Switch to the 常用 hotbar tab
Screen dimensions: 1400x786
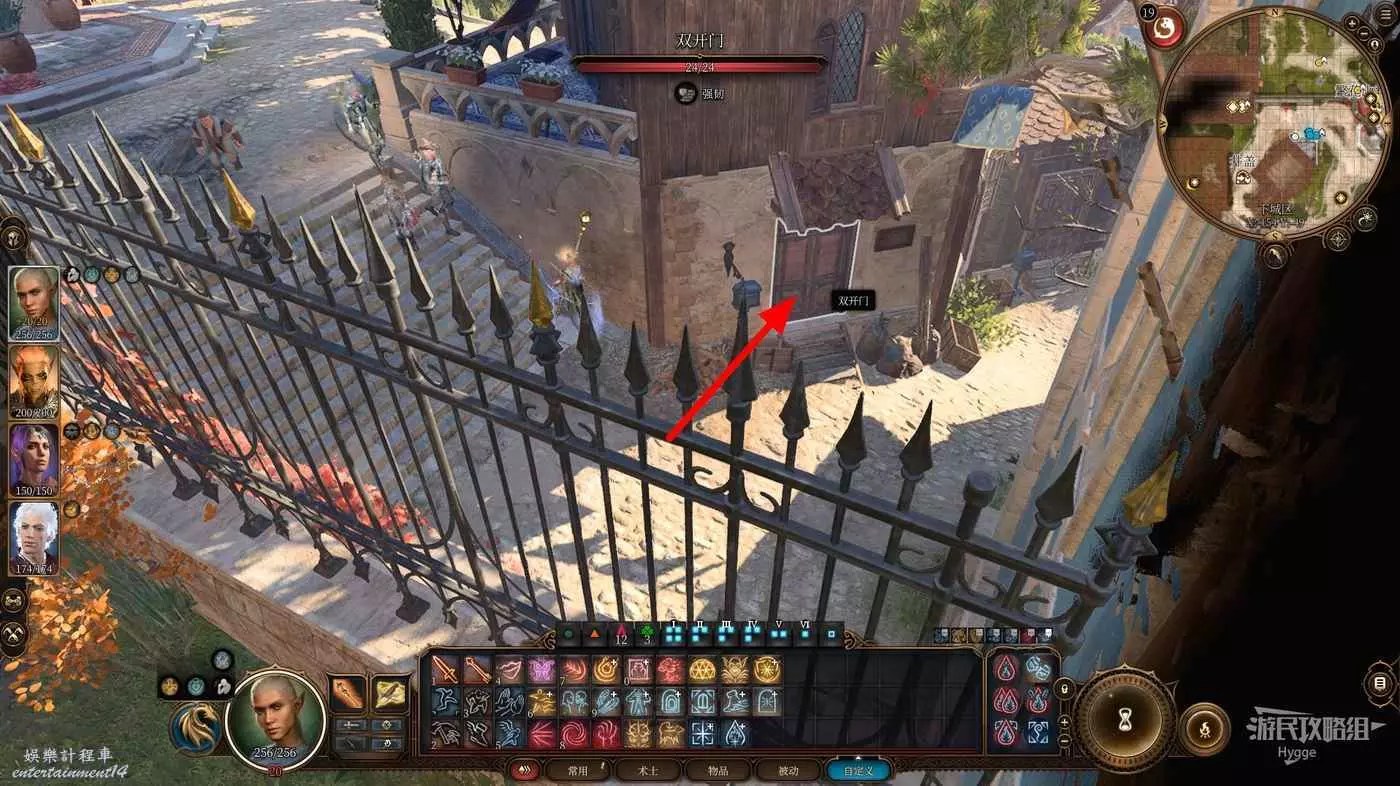pos(577,771)
